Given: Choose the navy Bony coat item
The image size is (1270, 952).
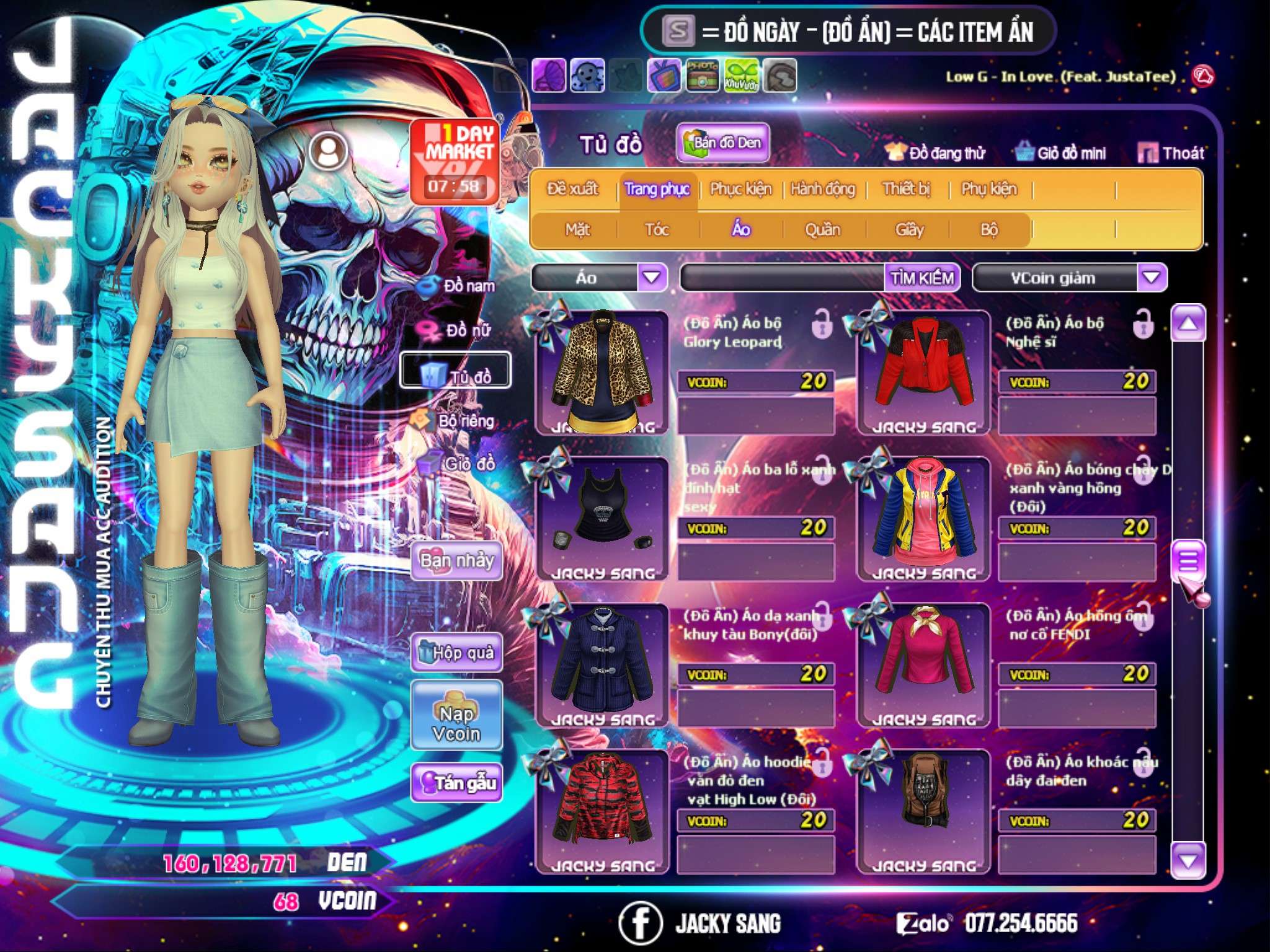Looking at the screenshot, I should pos(602,664).
